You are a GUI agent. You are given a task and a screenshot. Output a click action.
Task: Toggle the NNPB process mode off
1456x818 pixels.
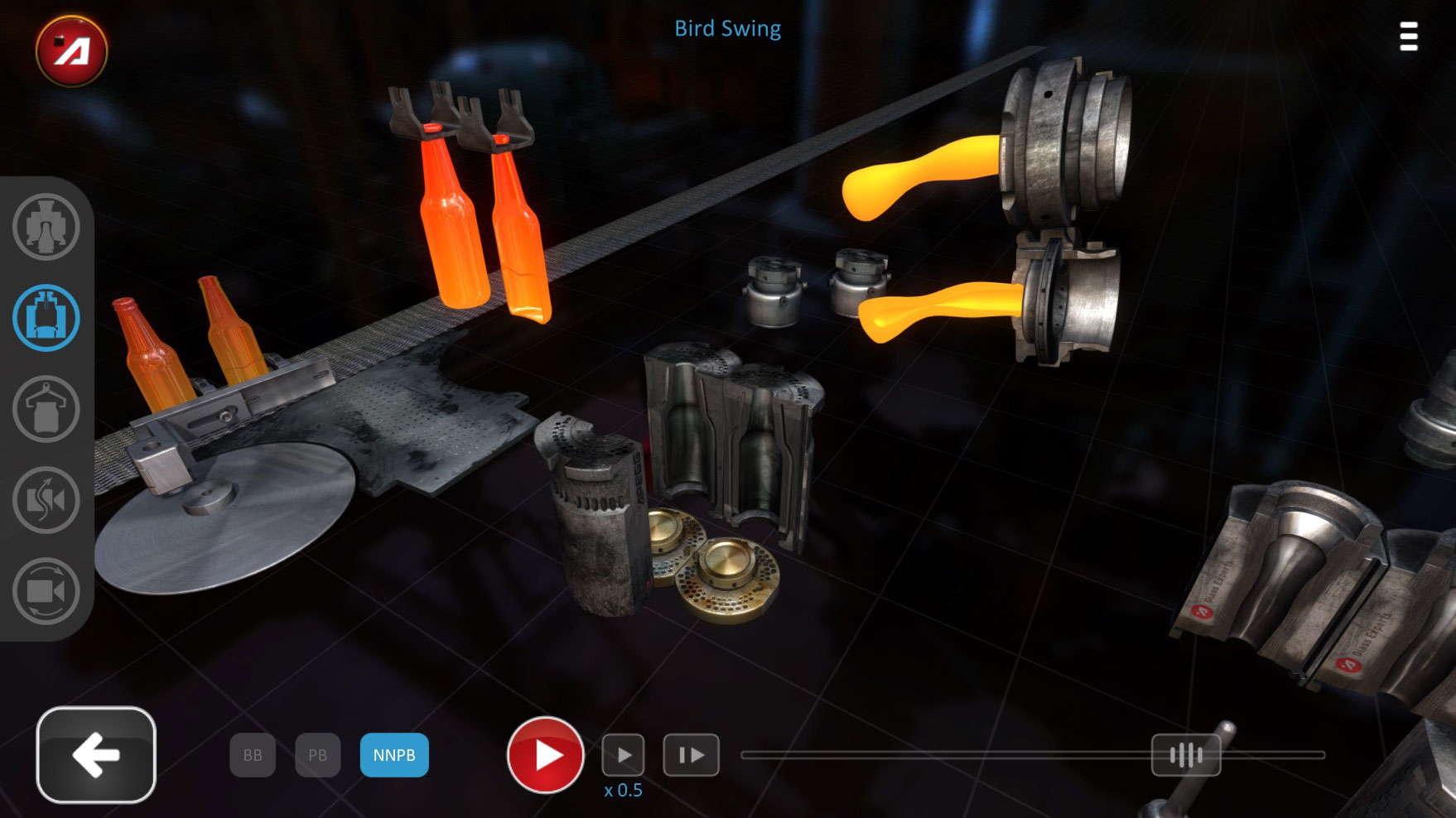[394, 754]
